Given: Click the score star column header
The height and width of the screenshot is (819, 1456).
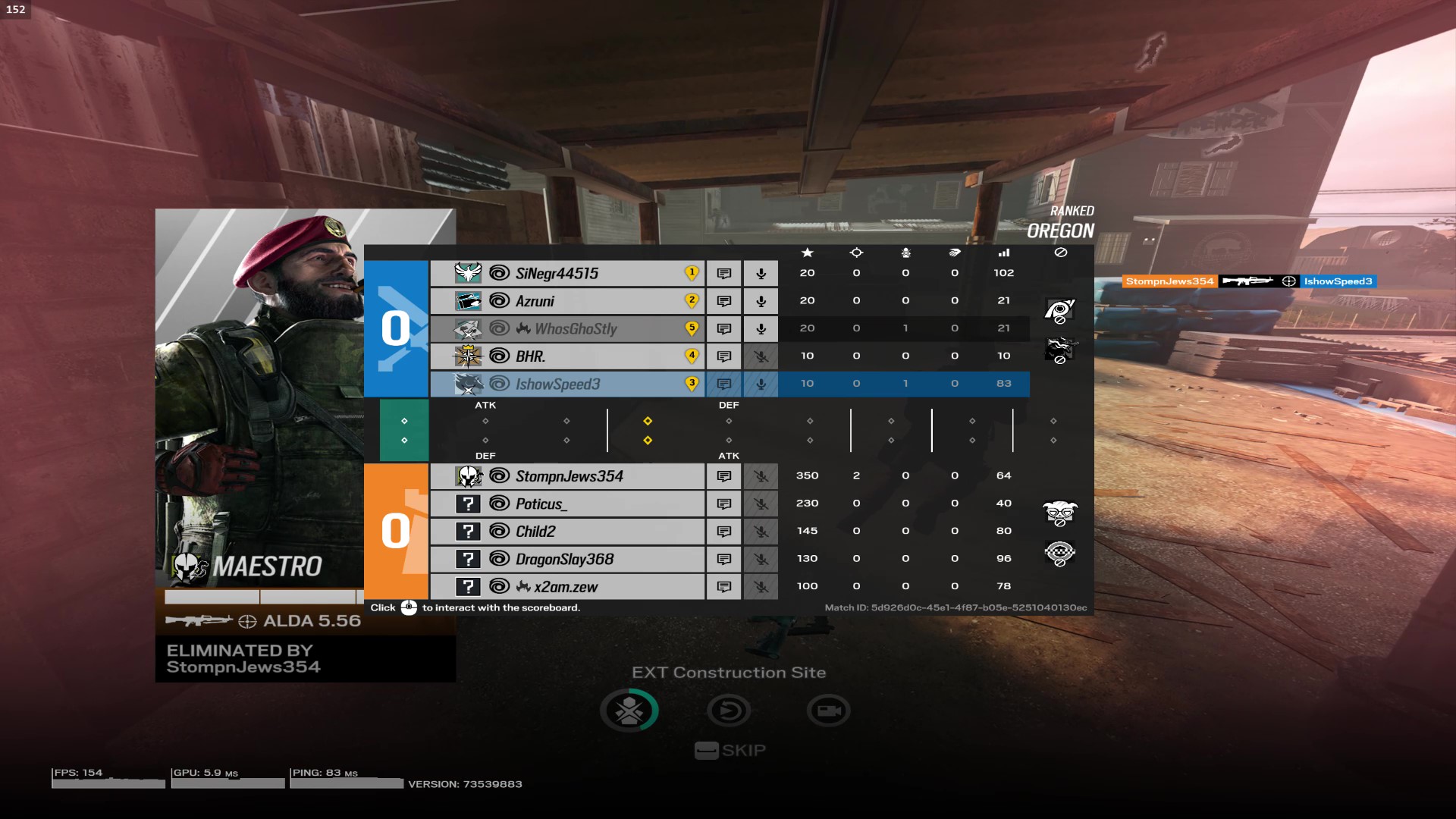Looking at the screenshot, I should pyautogui.click(x=807, y=253).
